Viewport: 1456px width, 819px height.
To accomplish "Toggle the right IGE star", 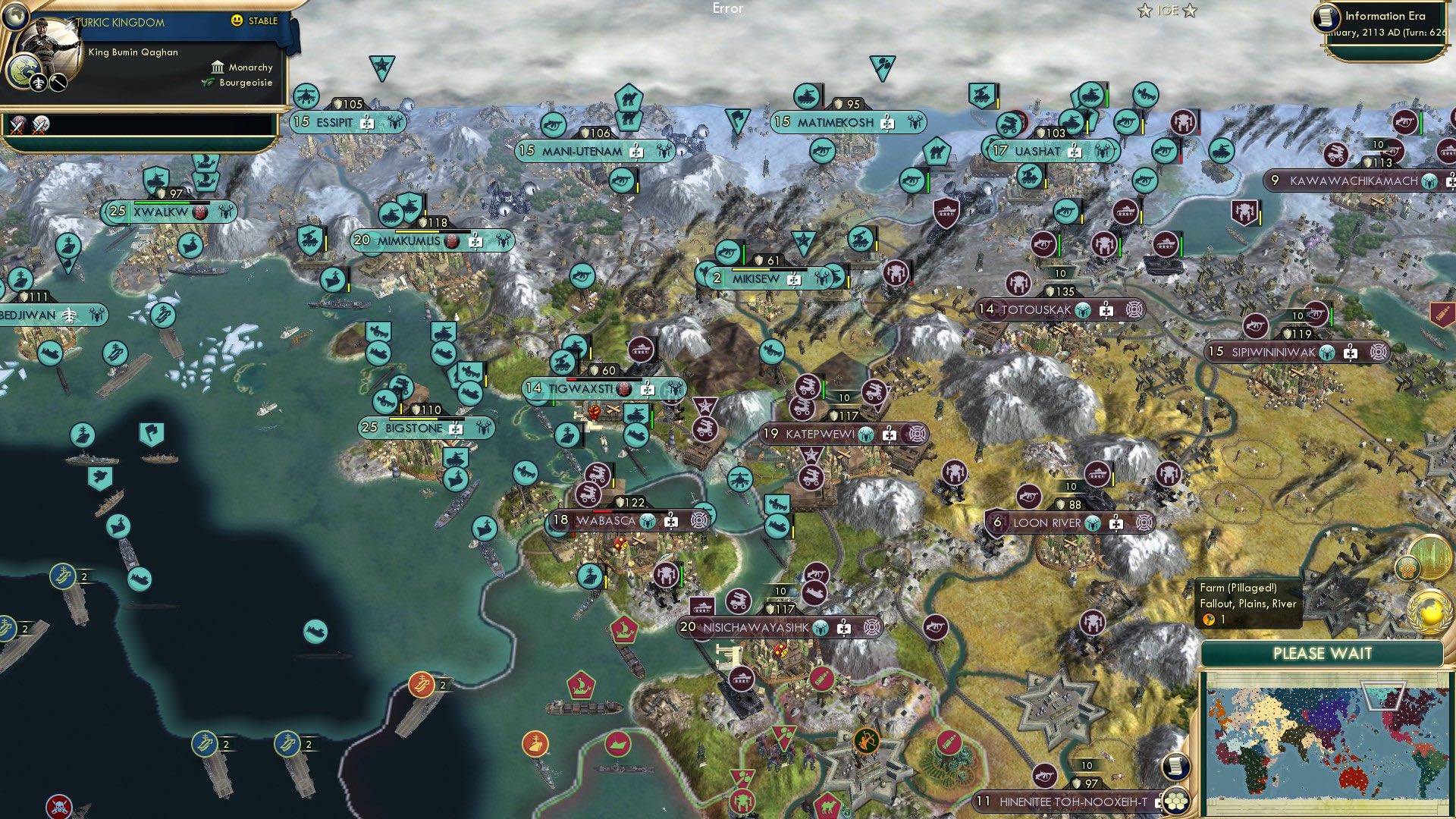I will [x=1189, y=11].
